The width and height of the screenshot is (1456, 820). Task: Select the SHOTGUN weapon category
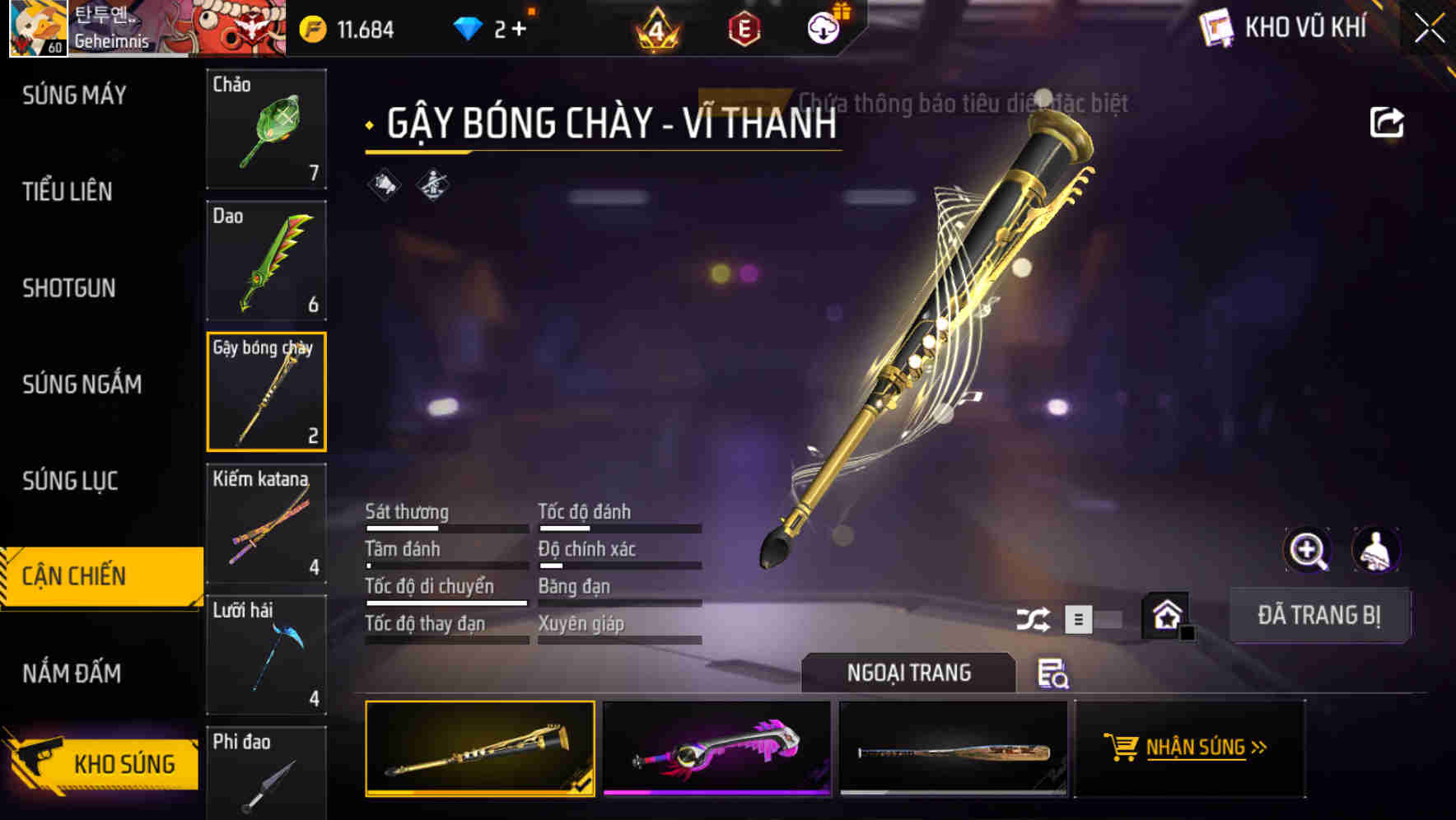click(69, 289)
